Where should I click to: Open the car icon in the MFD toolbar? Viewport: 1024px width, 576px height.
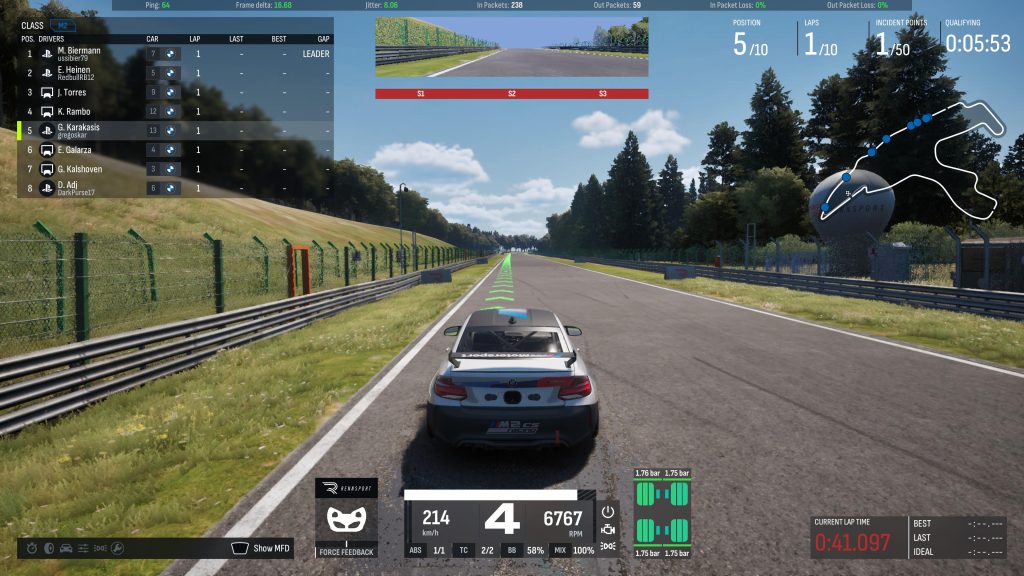[x=66, y=548]
